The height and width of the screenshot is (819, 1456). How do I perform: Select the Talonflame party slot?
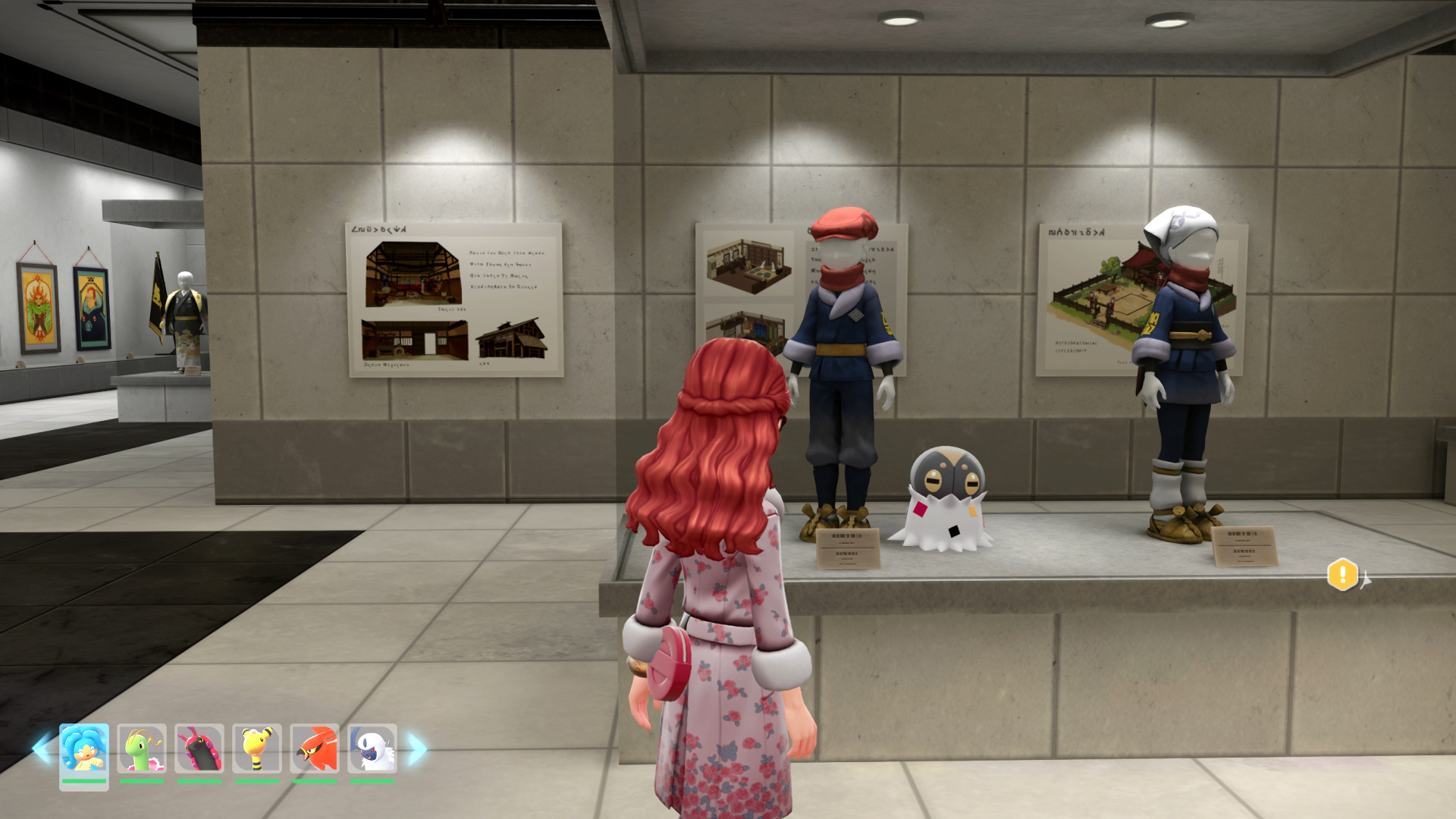pos(315,749)
